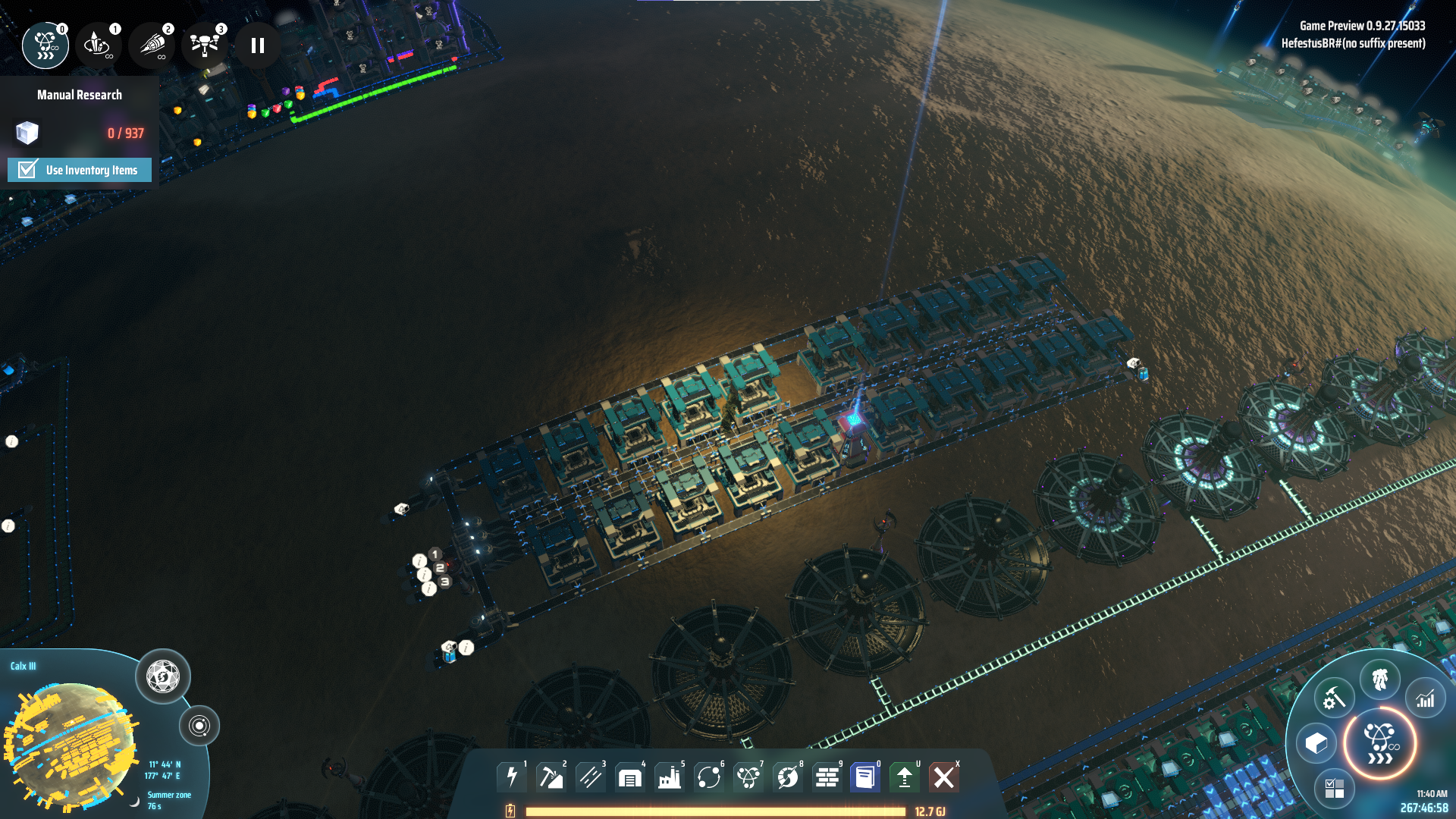The width and height of the screenshot is (1456, 819).
Task: Open the mining build category (pickaxe)
Action: (551, 777)
